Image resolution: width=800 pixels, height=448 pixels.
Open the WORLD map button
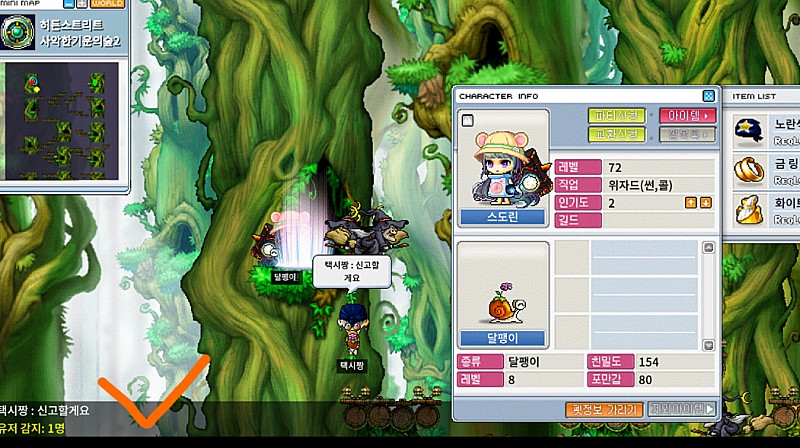pyautogui.click(x=108, y=3)
